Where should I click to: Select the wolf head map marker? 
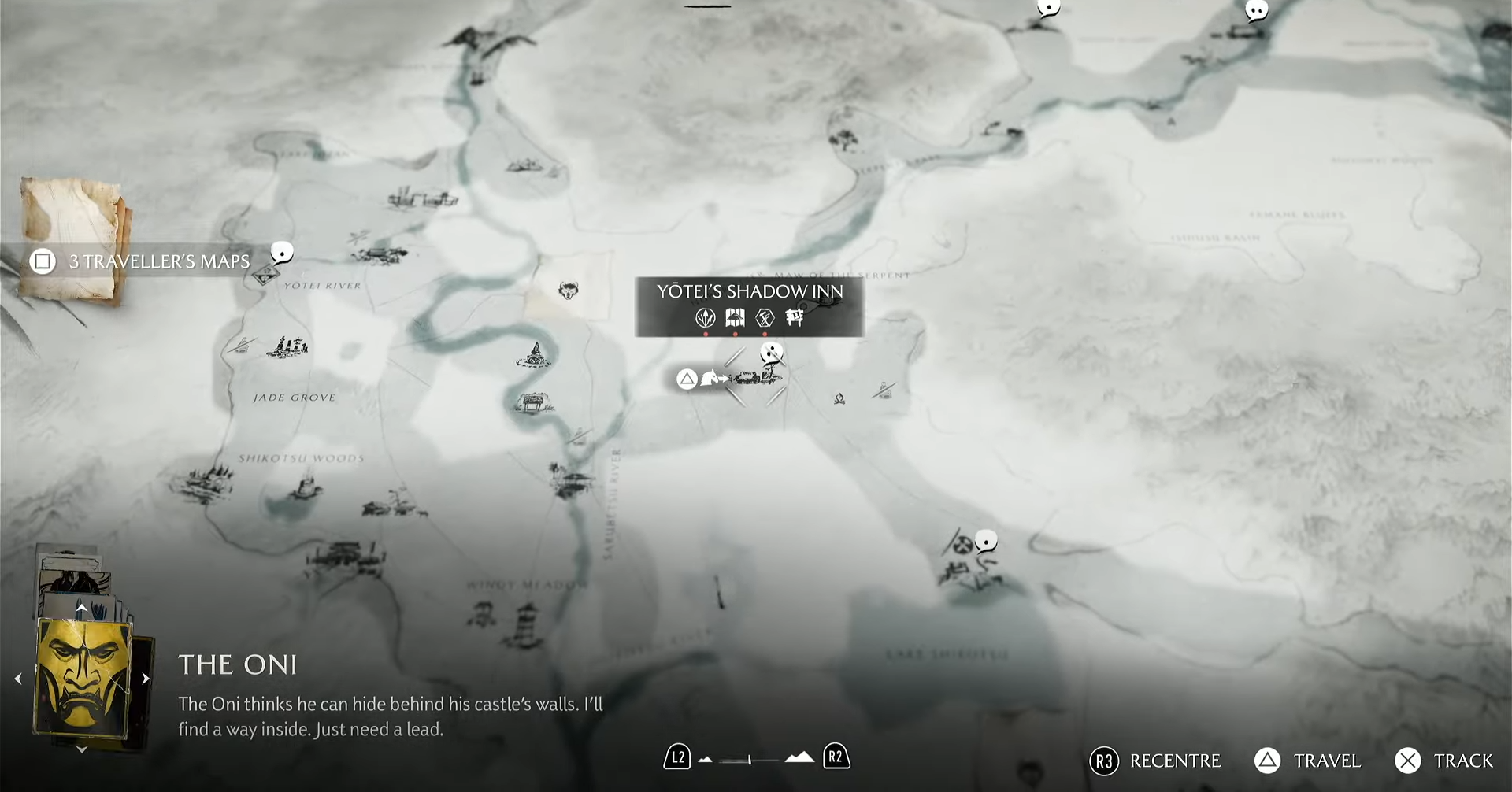click(567, 291)
